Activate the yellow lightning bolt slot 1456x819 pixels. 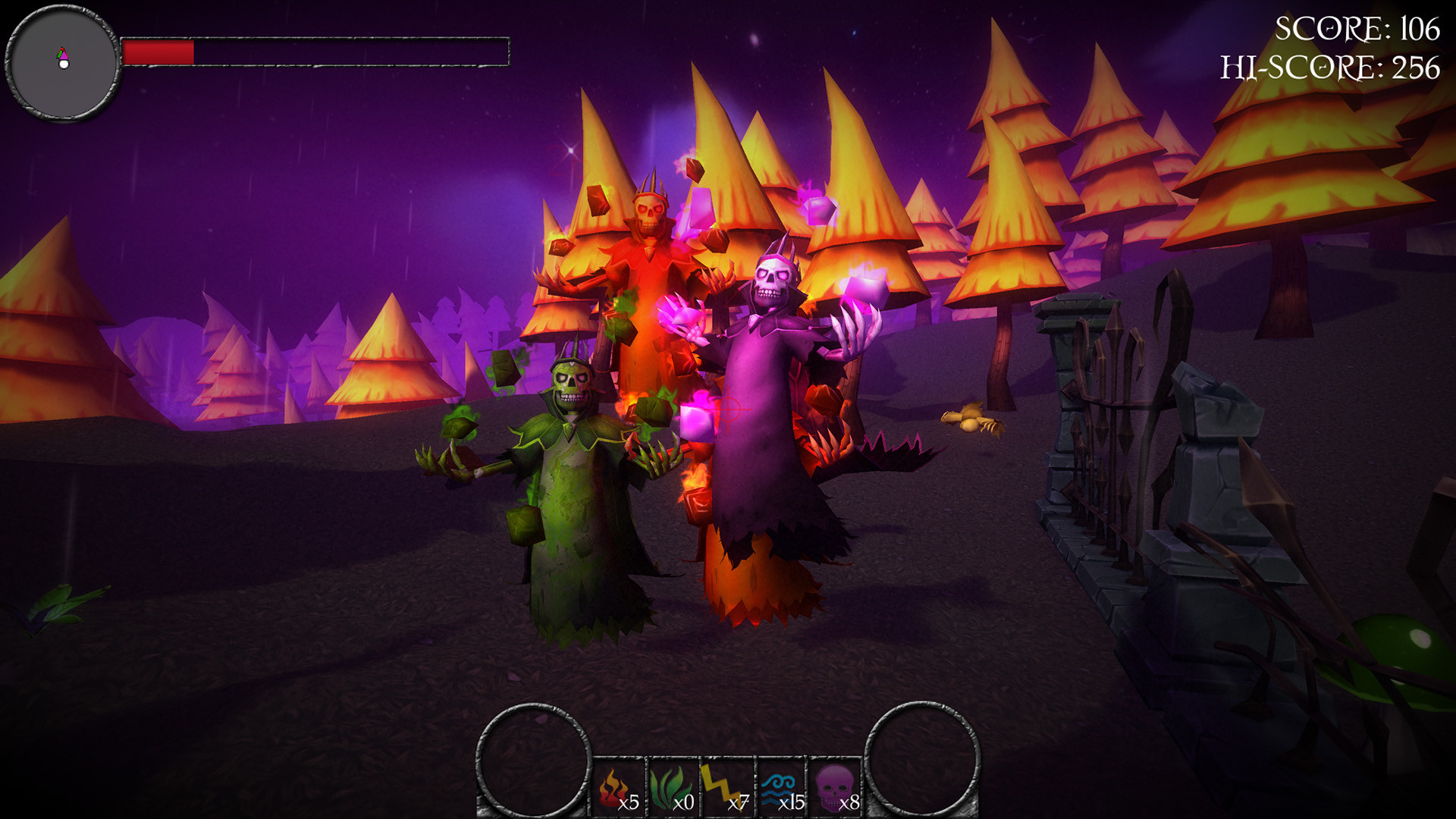click(x=726, y=788)
